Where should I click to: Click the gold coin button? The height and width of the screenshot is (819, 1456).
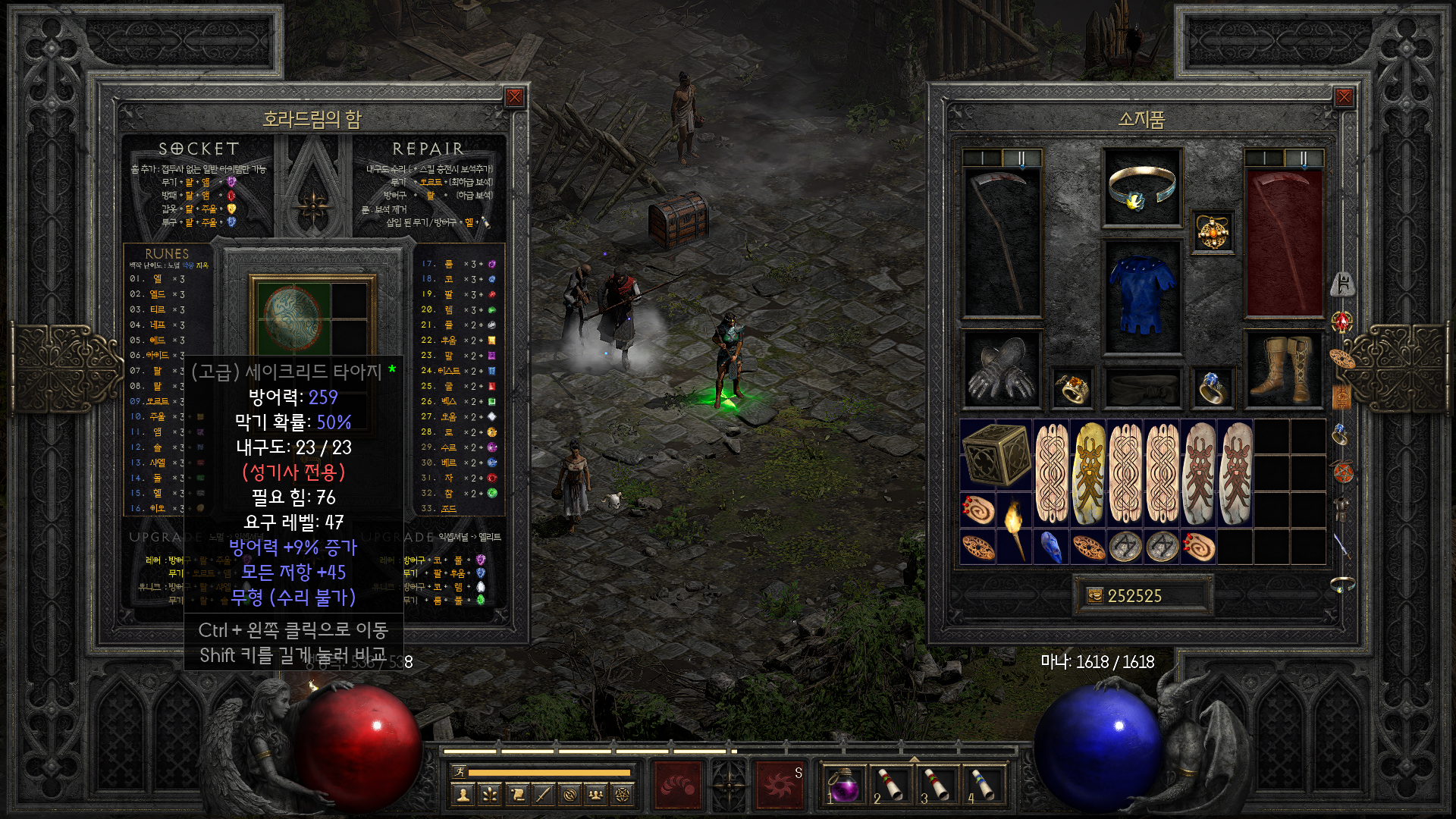1094,596
